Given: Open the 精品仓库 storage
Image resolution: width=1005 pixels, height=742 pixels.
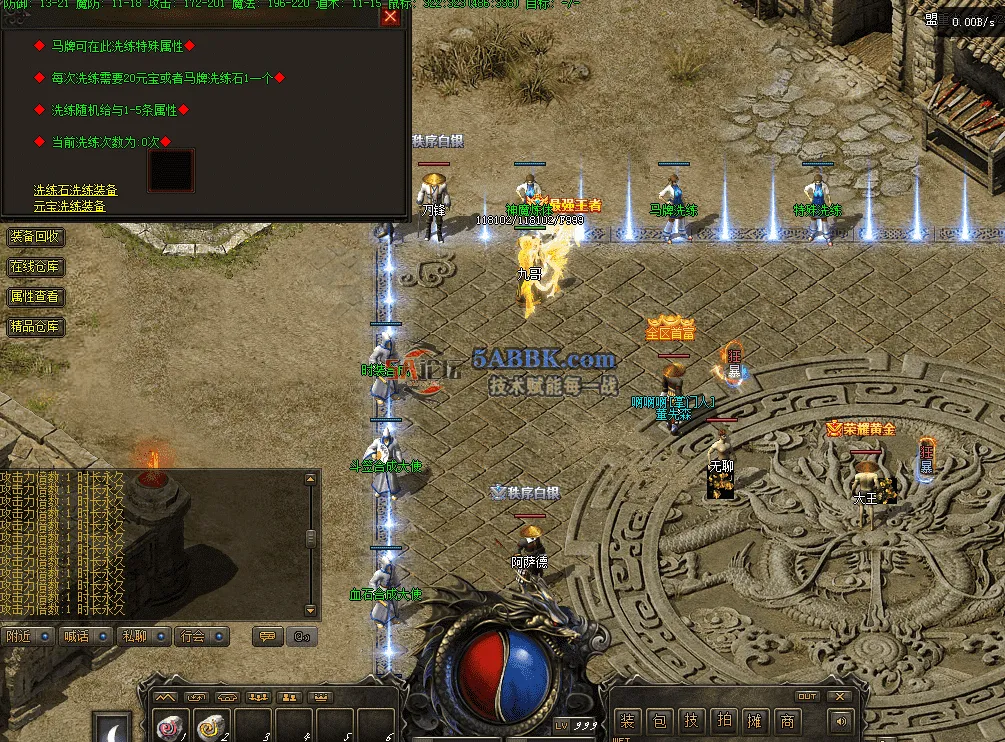Looking at the screenshot, I should click(x=35, y=327).
